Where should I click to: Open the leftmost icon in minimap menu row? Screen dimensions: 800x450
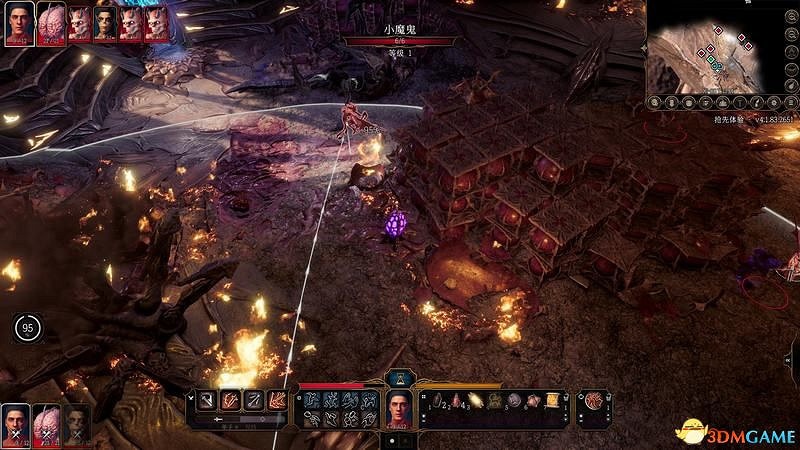[655, 102]
